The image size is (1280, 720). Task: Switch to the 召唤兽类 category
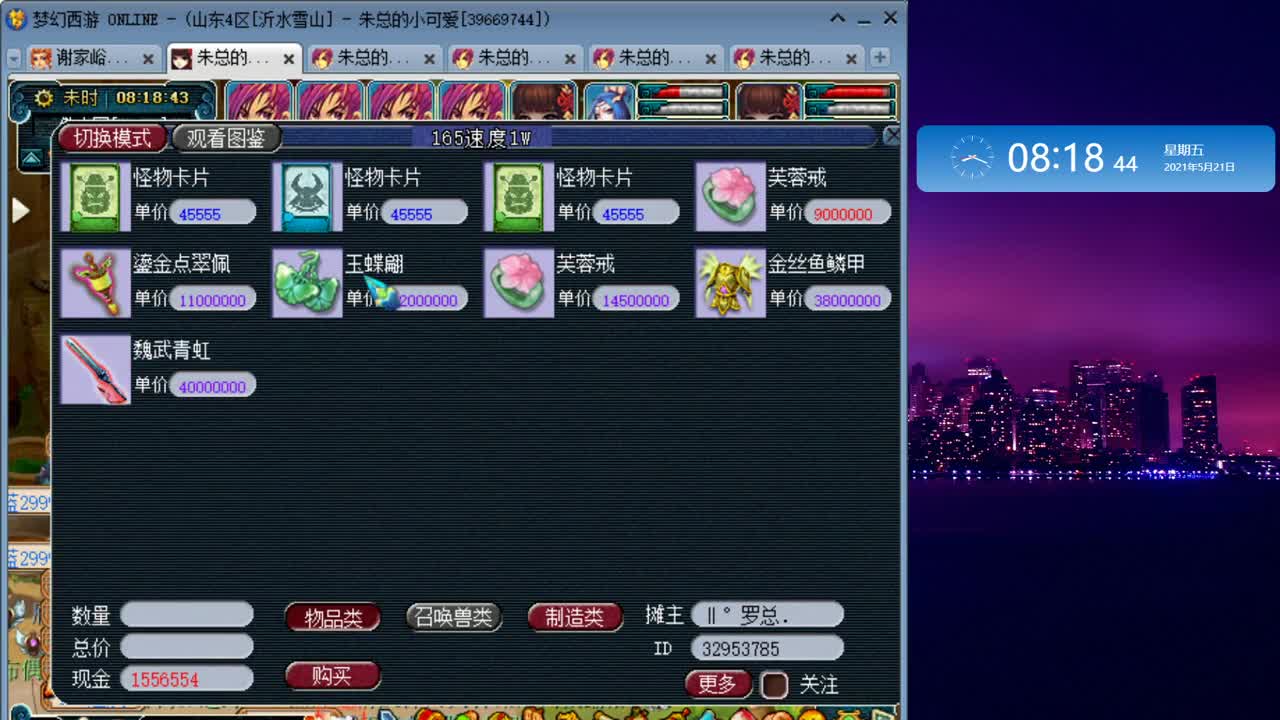[454, 617]
